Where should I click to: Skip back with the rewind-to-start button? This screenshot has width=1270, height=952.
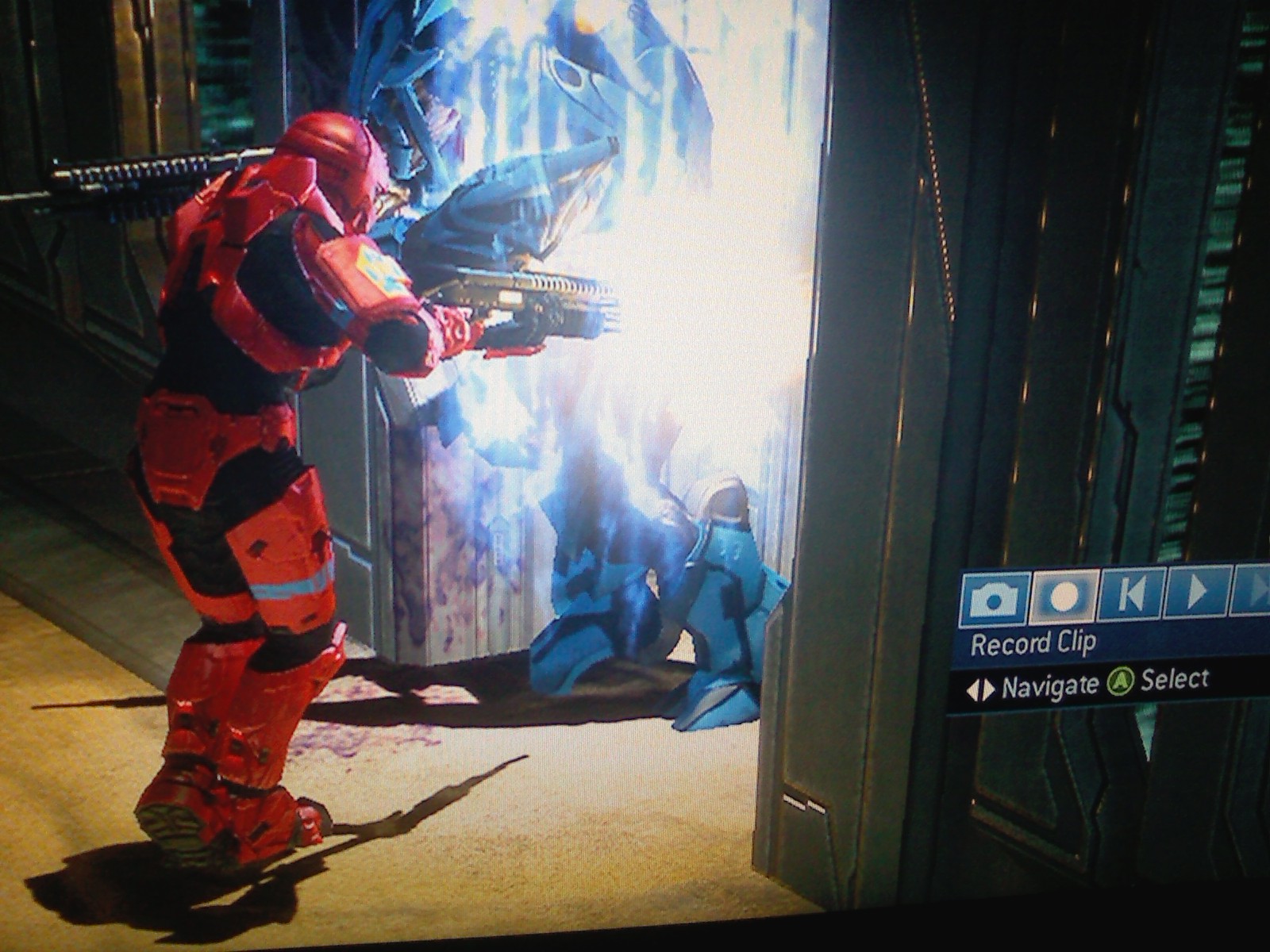point(1131,593)
